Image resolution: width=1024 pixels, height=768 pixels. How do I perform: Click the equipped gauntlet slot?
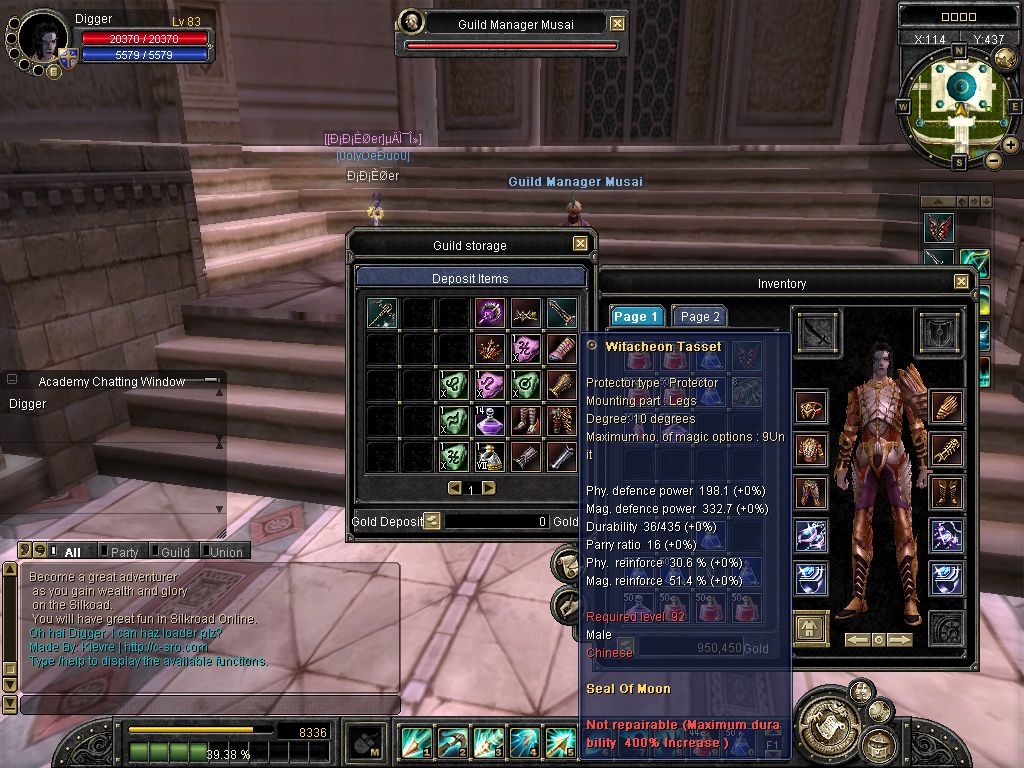point(945,407)
